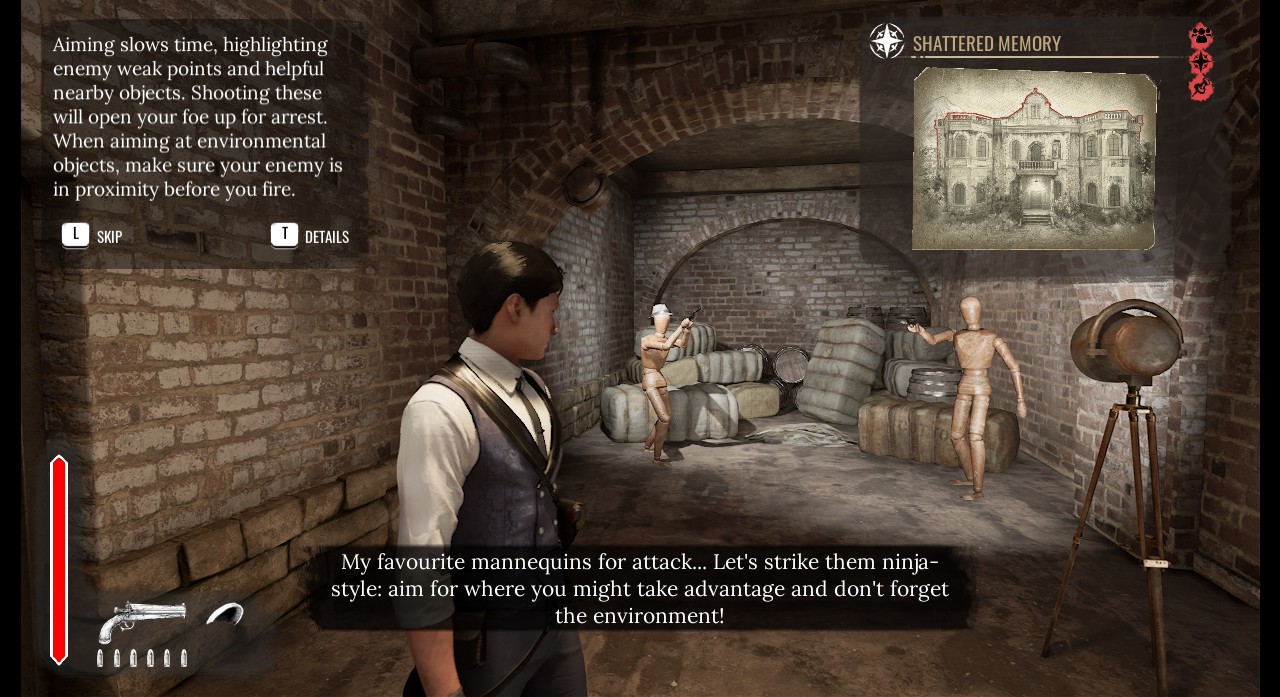Choose the white curved blade icon

pos(225,614)
